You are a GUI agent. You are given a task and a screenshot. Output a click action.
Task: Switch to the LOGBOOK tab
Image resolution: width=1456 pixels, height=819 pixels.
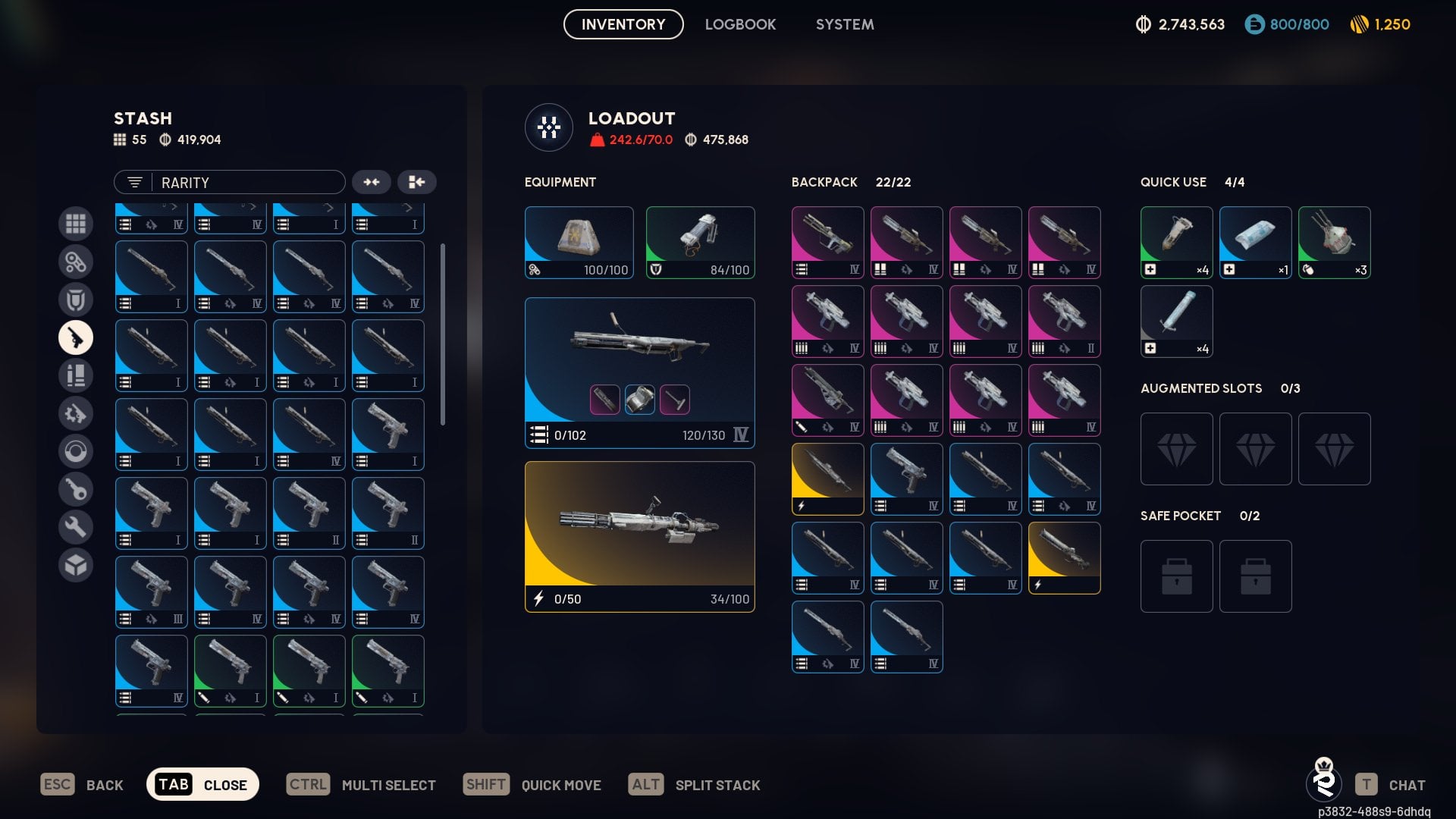click(x=740, y=24)
